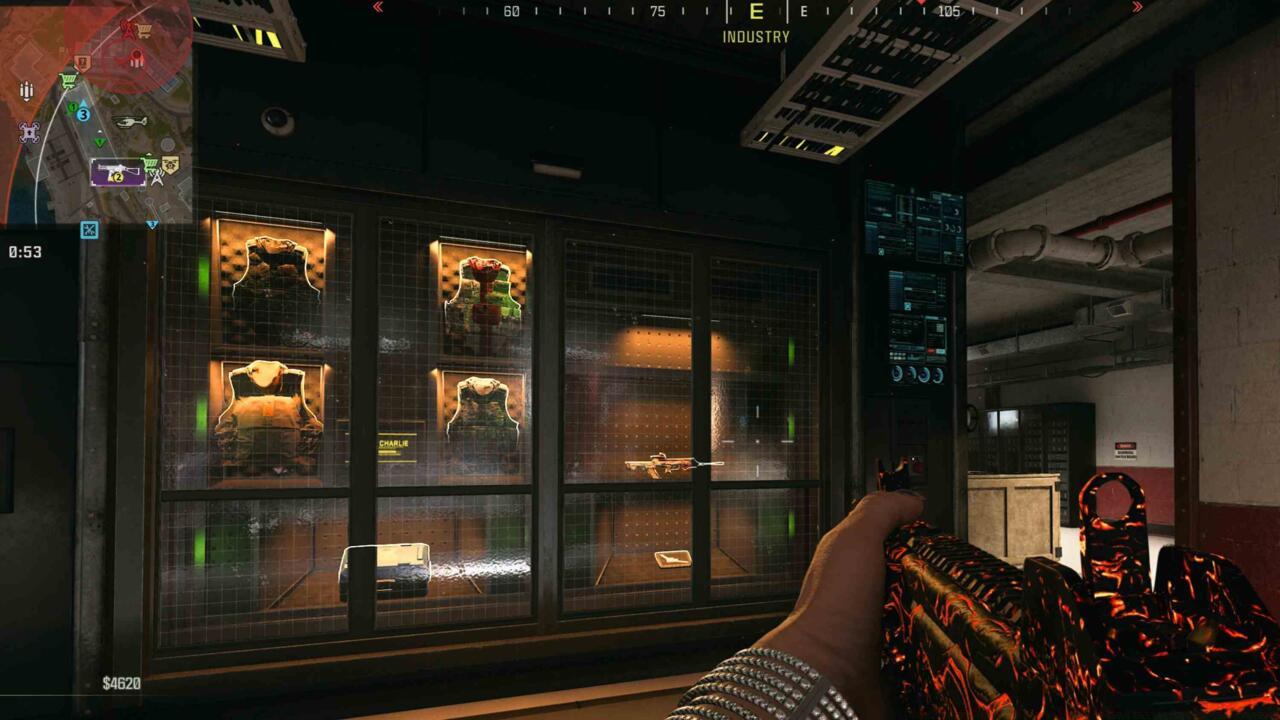Select the blue crosshair marker beneath the minimap

pyautogui.click(x=87, y=228)
